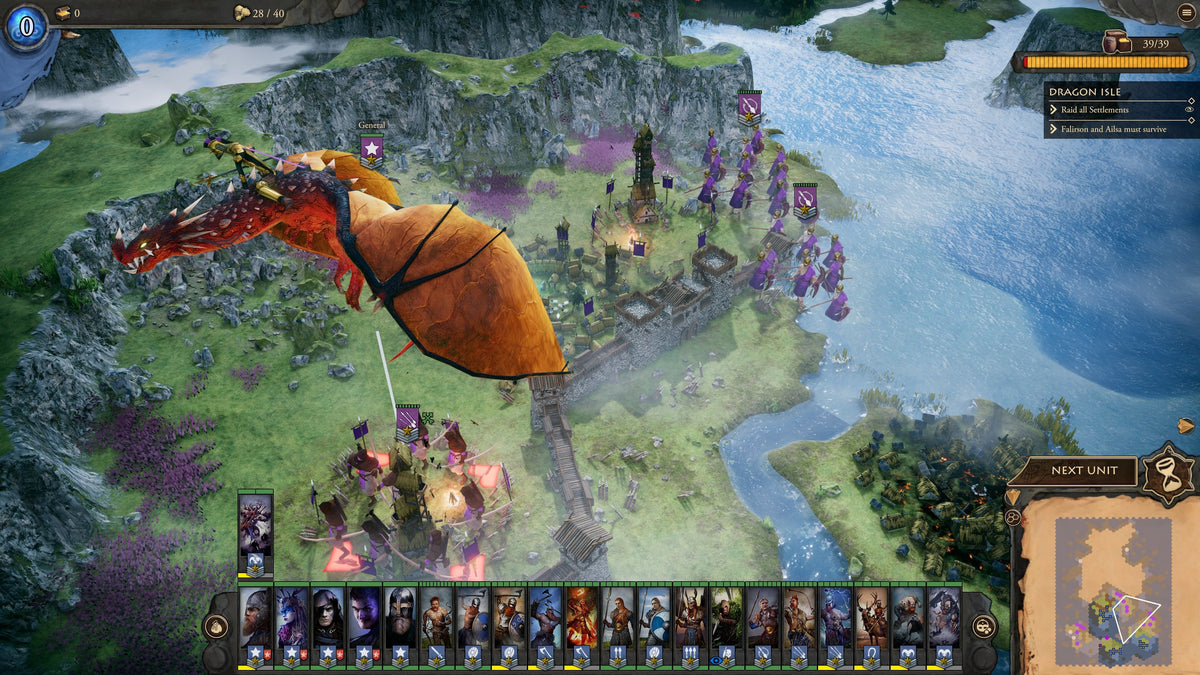Choose the blue-skinned horned hero portrait
The height and width of the screenshot is (675, 1200).
[x=292, y=616]
